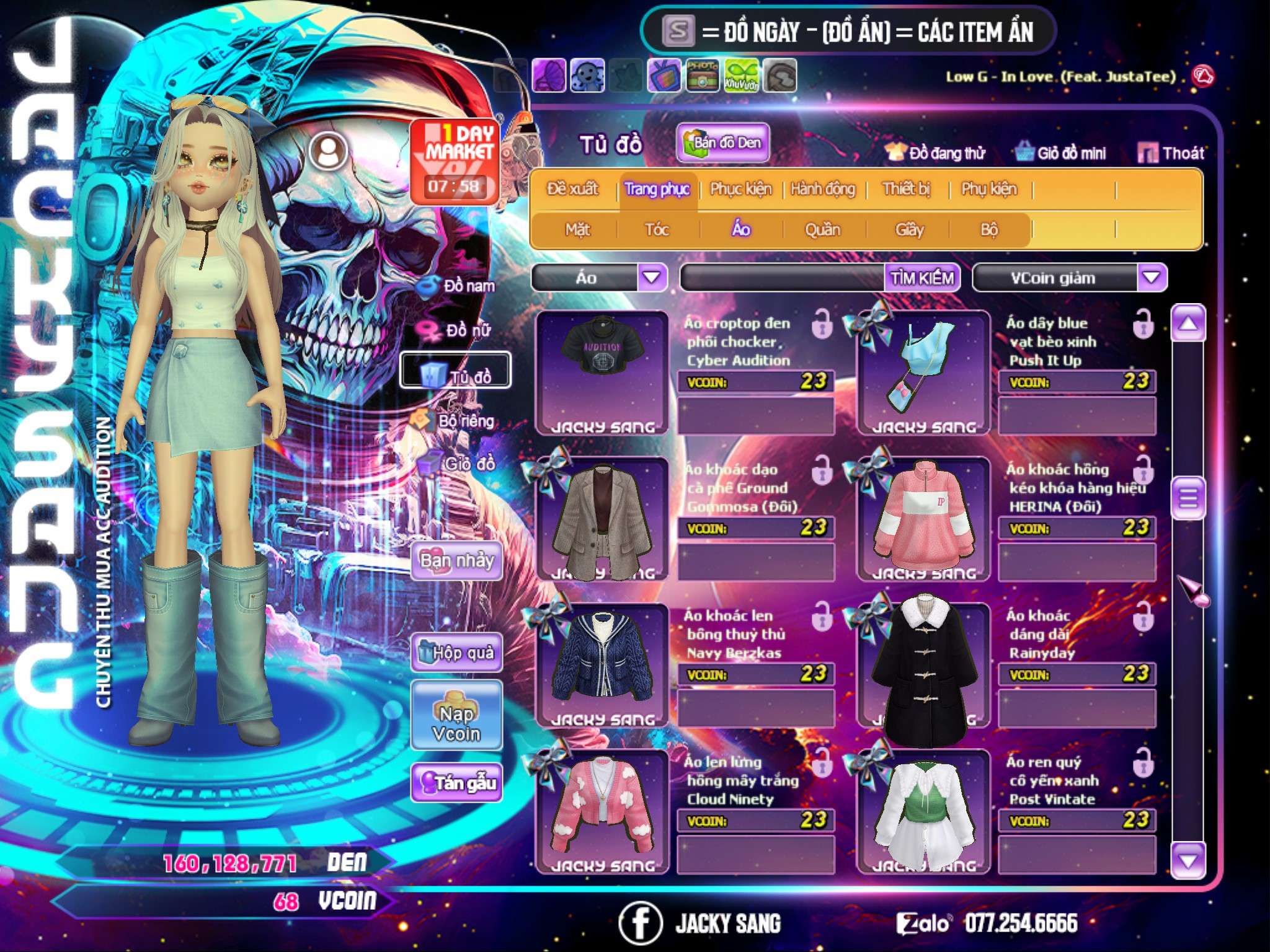Click the item list's down arrow
Viewport: 1270px width, 952px height.
[x=1188, y=860]
